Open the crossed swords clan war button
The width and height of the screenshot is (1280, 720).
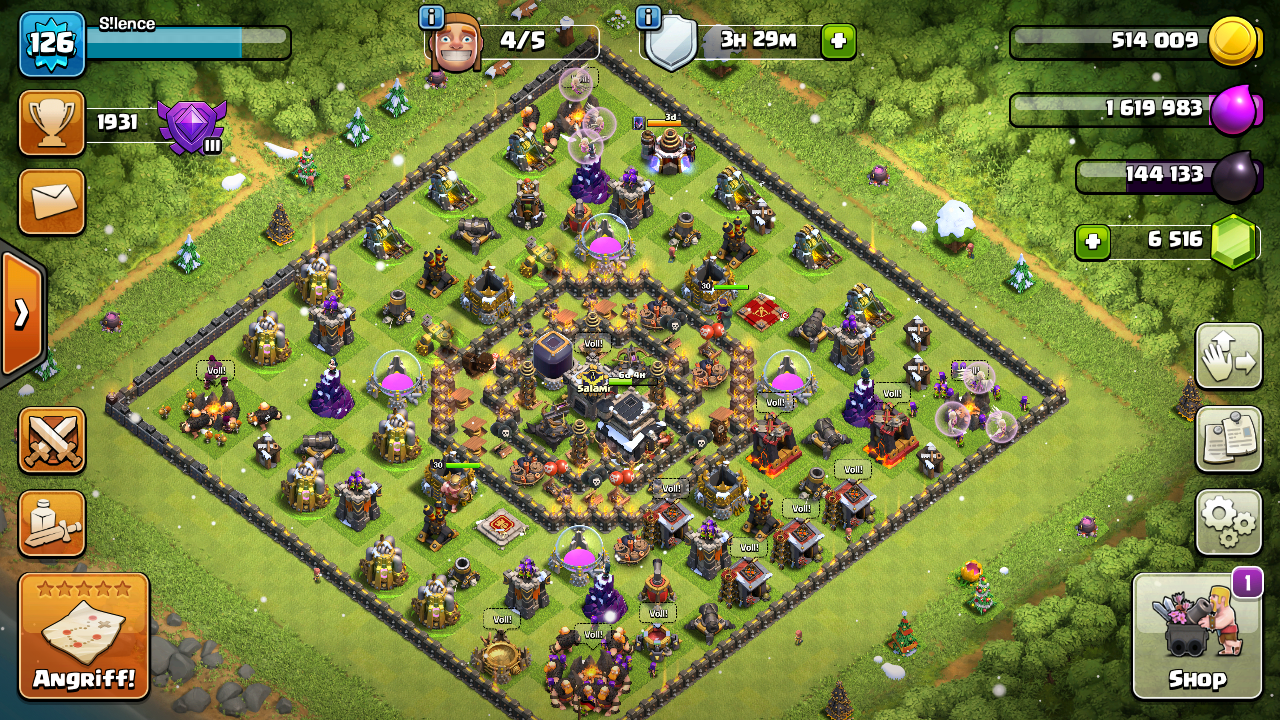point(52,441)
